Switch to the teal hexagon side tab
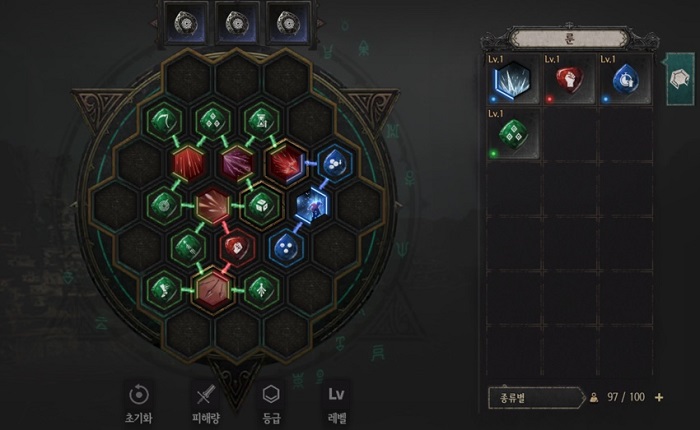Viewport: 700px width, 430px height. [680, 79]
